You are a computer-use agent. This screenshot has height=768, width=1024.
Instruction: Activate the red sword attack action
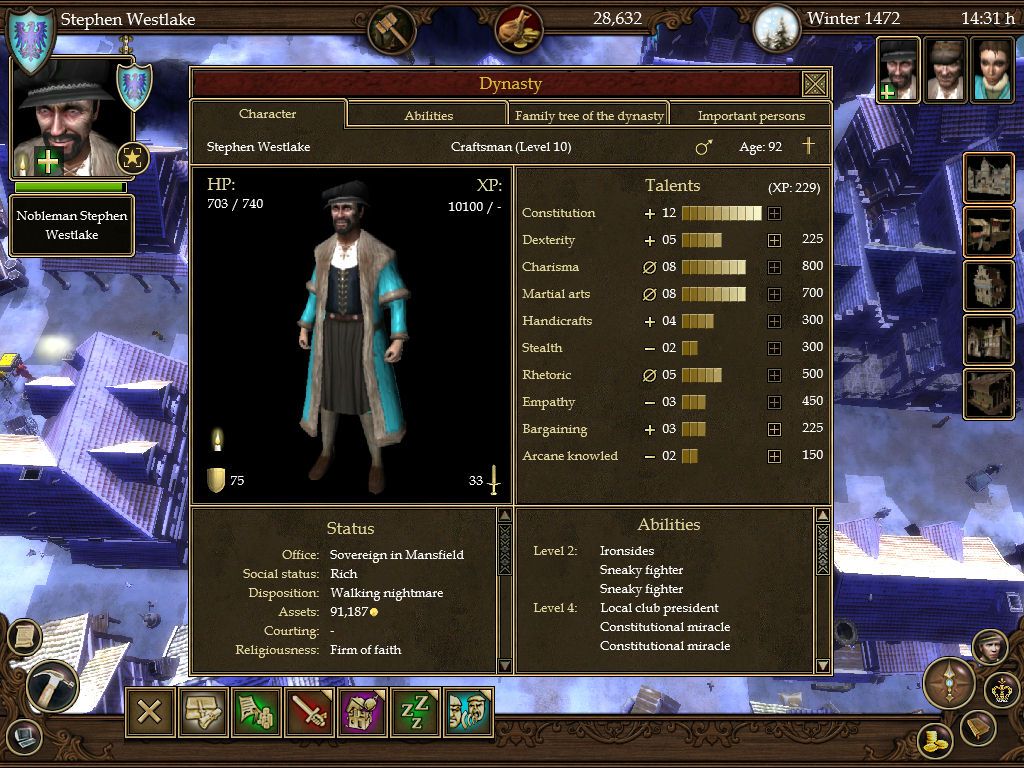click(309, 712)
